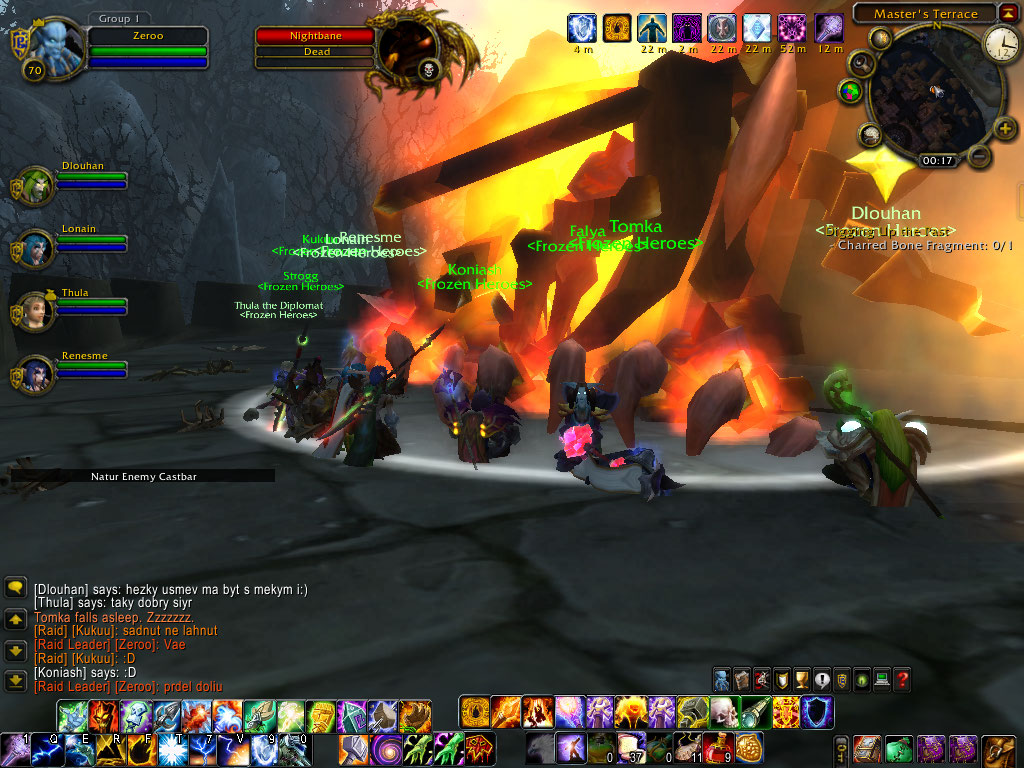Zoom out the minimap with minus button
1024x768 pixels.
(980, 157)
